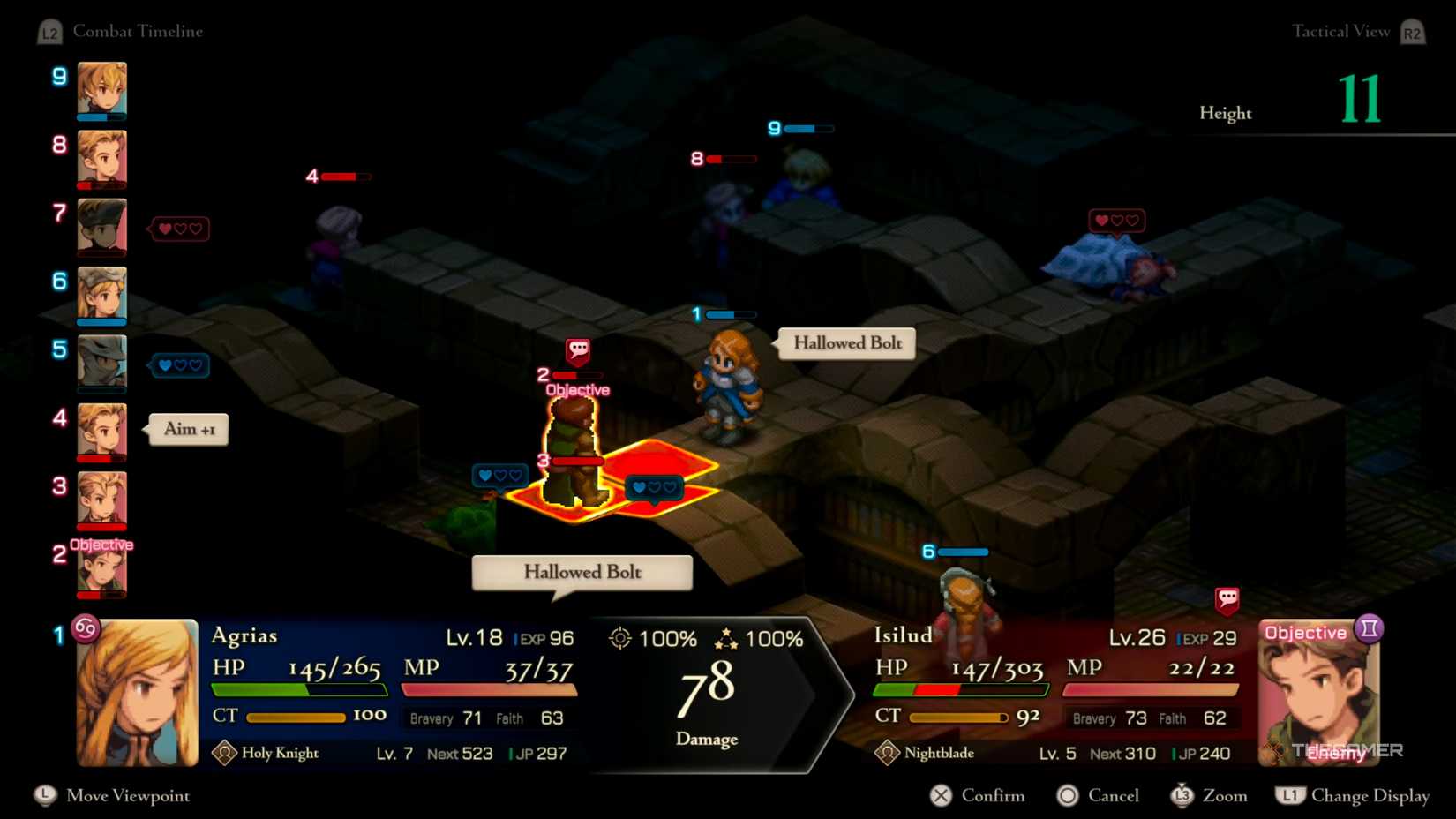Click the red speech bubble above the Objective enemy
The image size is (1456, 819).
(577, 349)
